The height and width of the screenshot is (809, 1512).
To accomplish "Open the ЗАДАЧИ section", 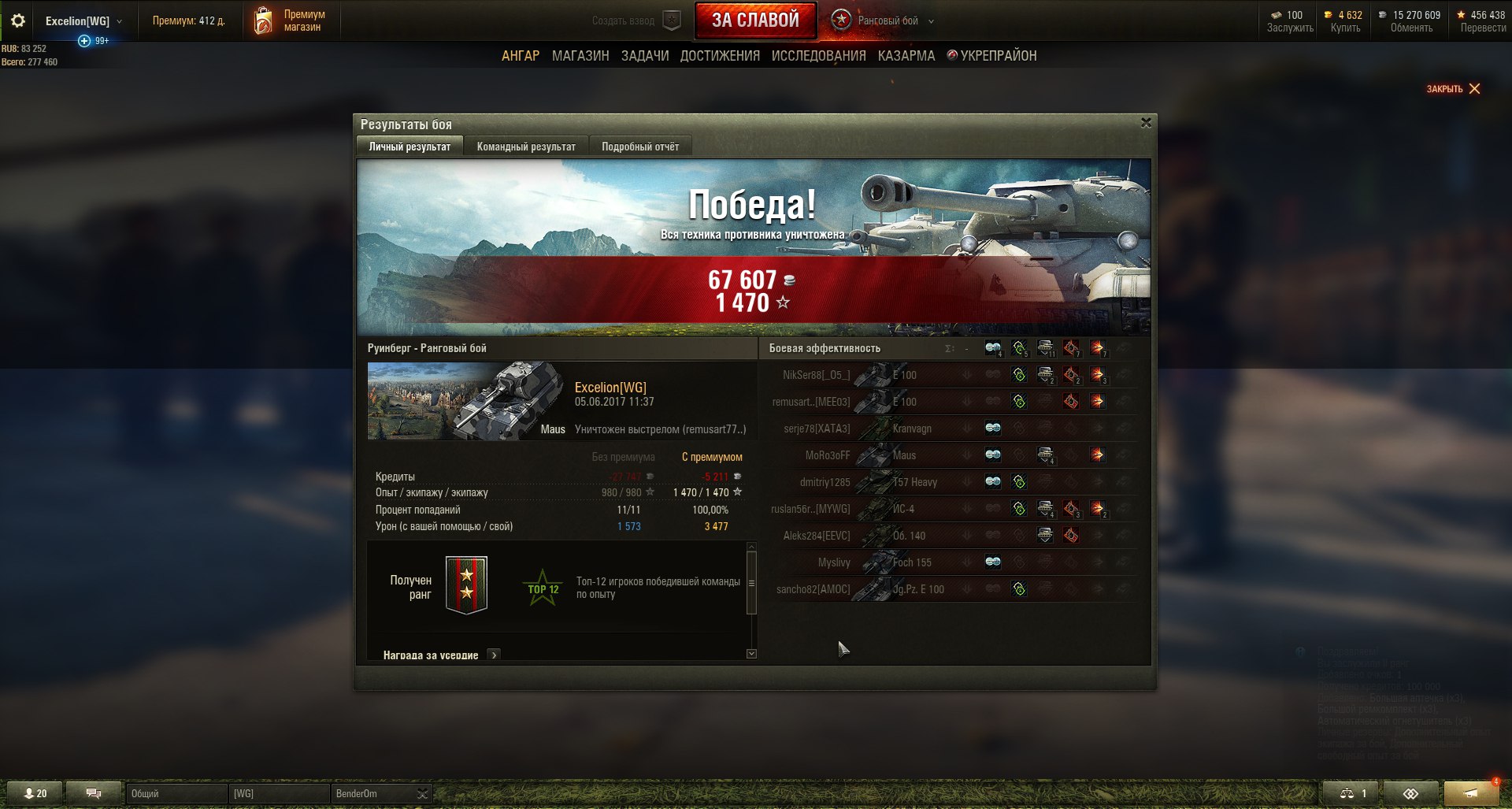I will 645,56.
